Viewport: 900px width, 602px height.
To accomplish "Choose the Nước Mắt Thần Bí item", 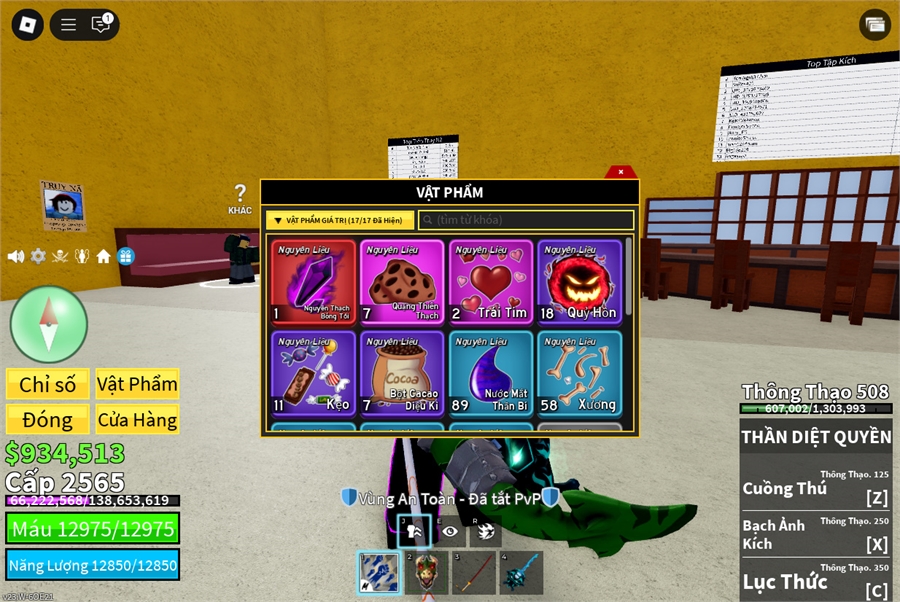I will point(491,373).
